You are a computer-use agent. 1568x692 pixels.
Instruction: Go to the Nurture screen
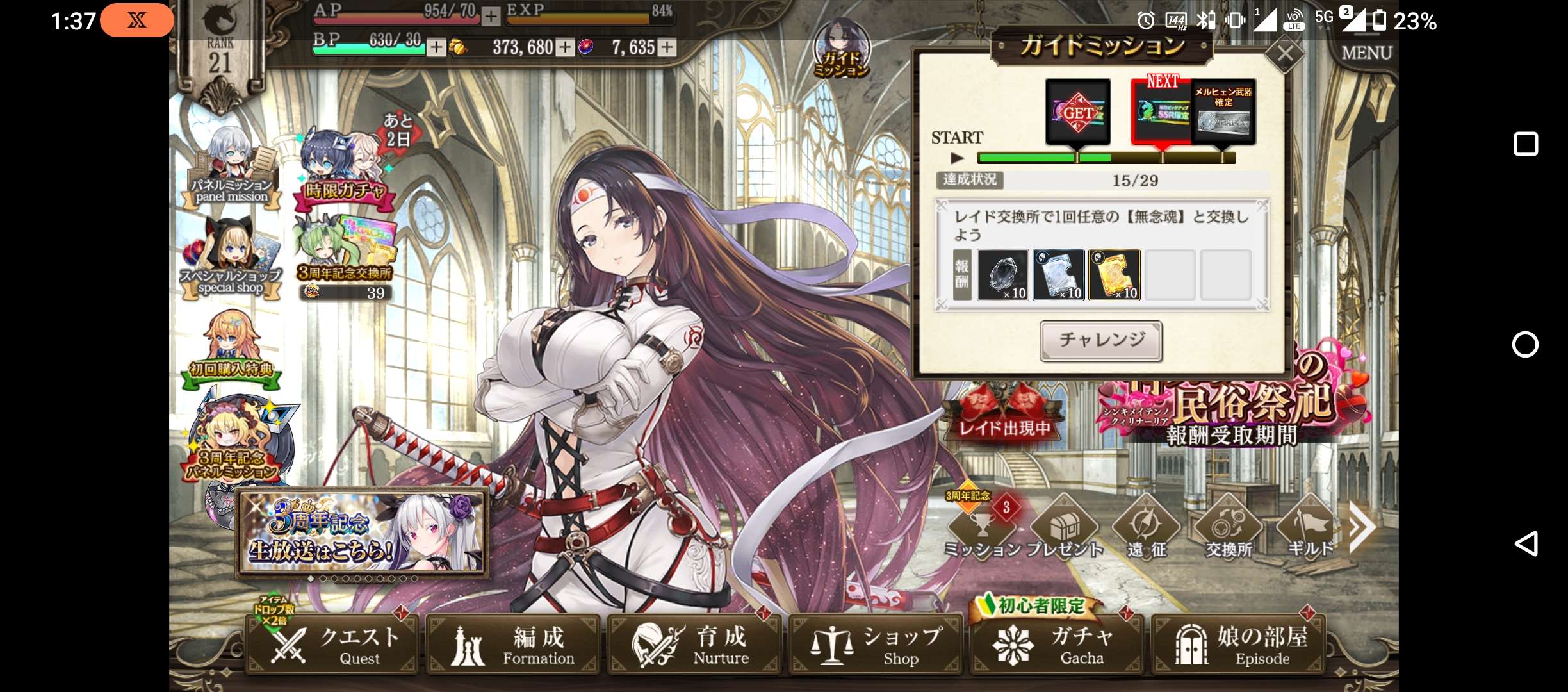pyautogui.click(x=694, y=645)
